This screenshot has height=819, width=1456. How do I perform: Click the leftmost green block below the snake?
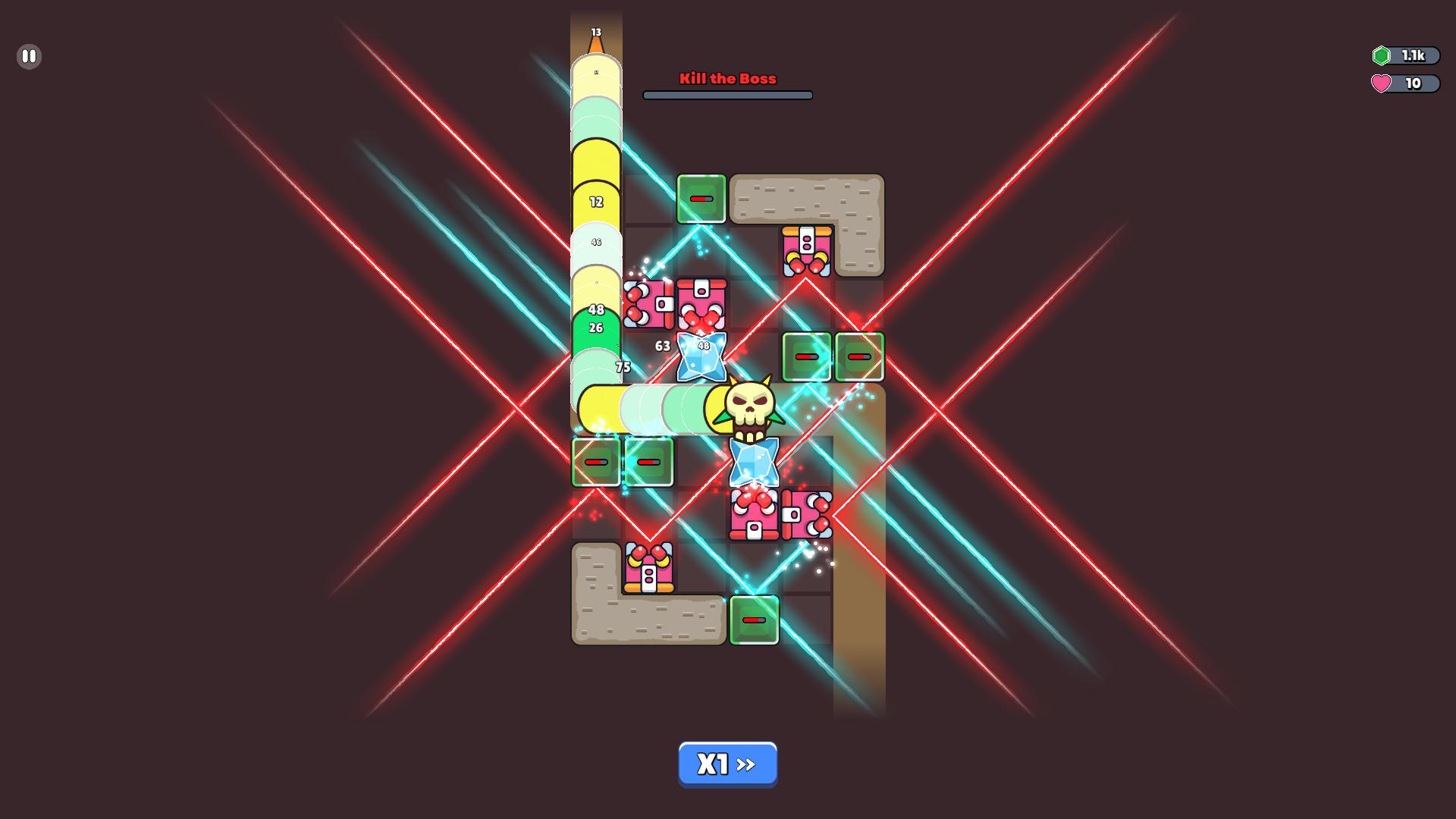595,461
